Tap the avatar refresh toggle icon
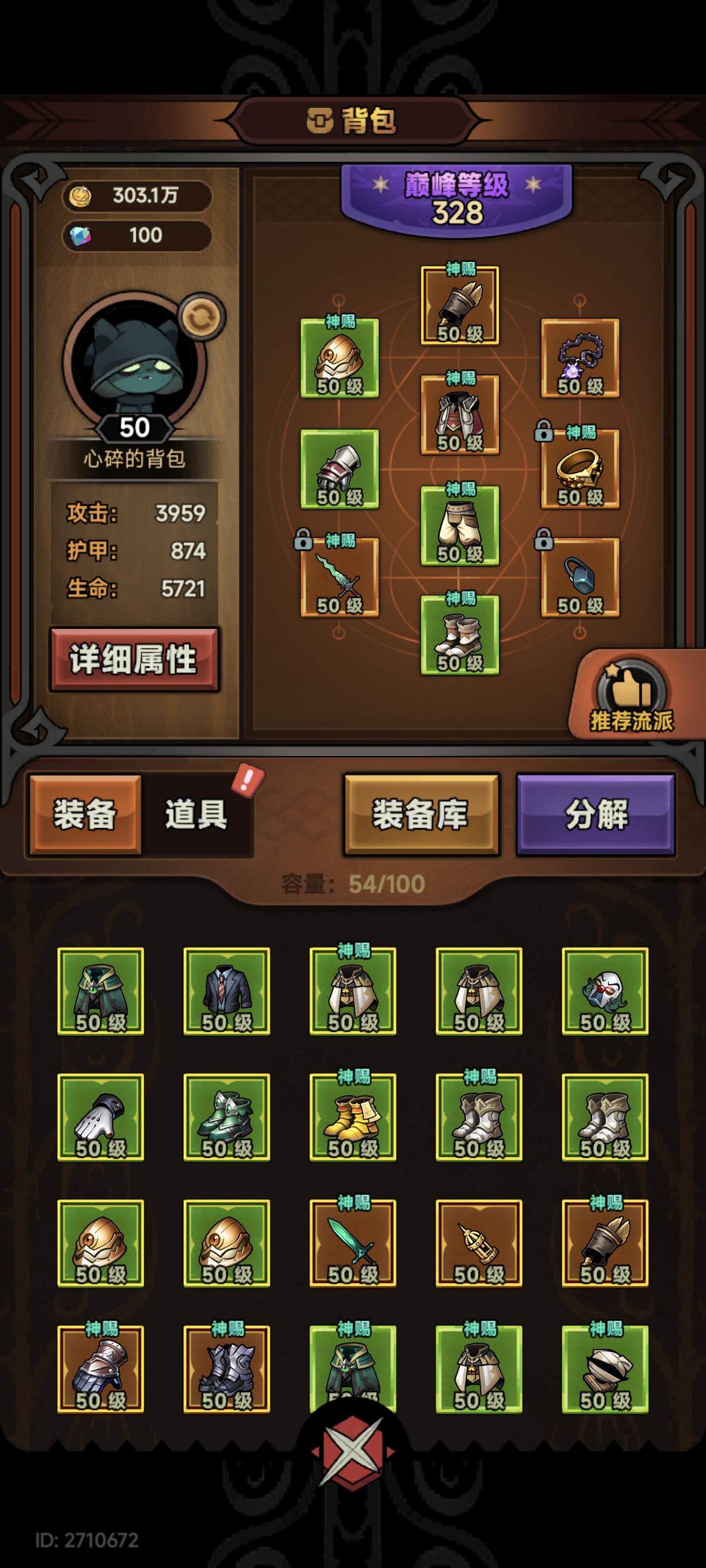The image size is (706, 1568). [x=202, y=316]
